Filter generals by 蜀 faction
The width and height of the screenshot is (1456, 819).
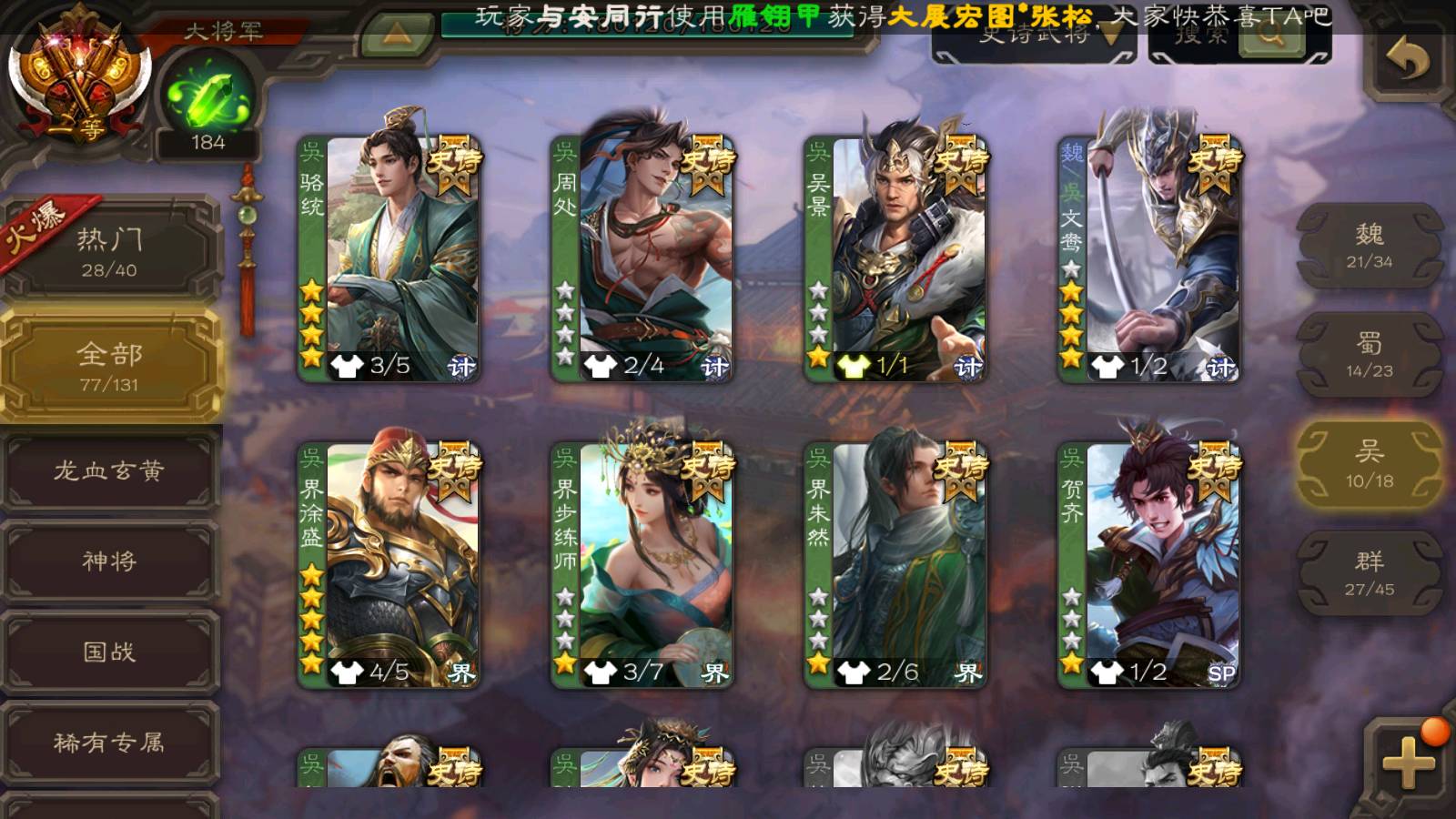point(1369,355)
